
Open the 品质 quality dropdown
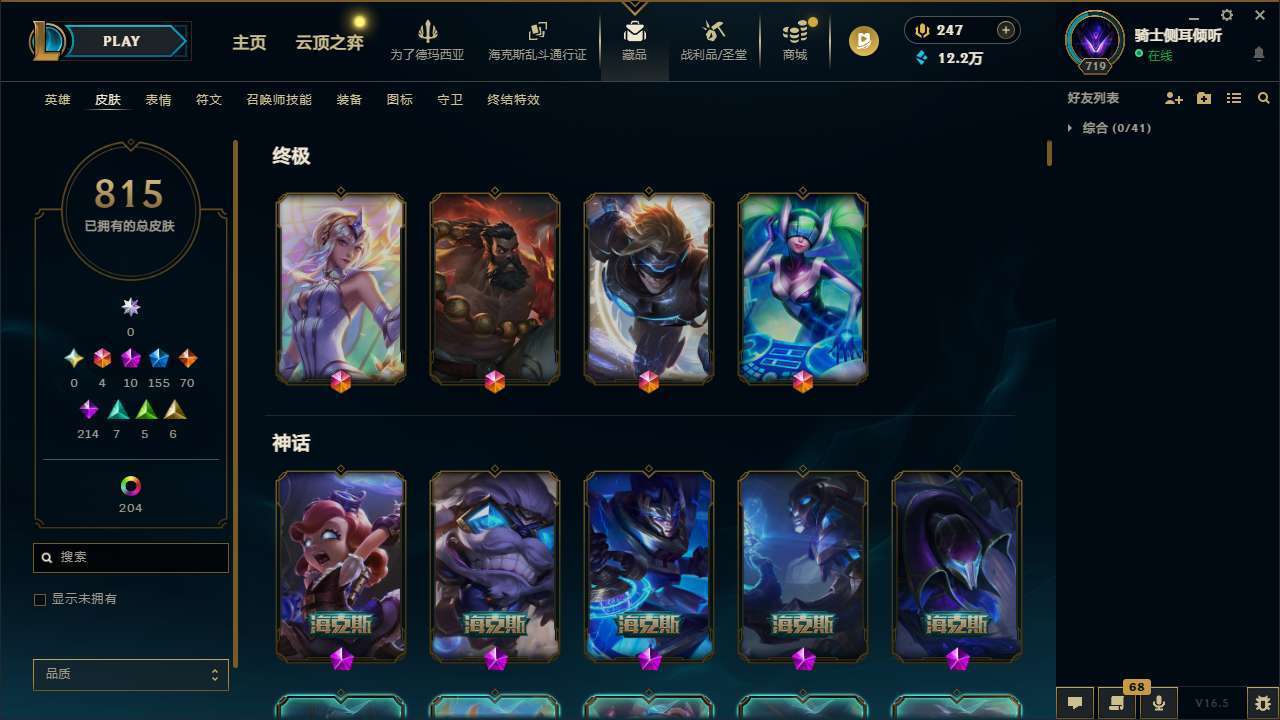pos(130,674)
